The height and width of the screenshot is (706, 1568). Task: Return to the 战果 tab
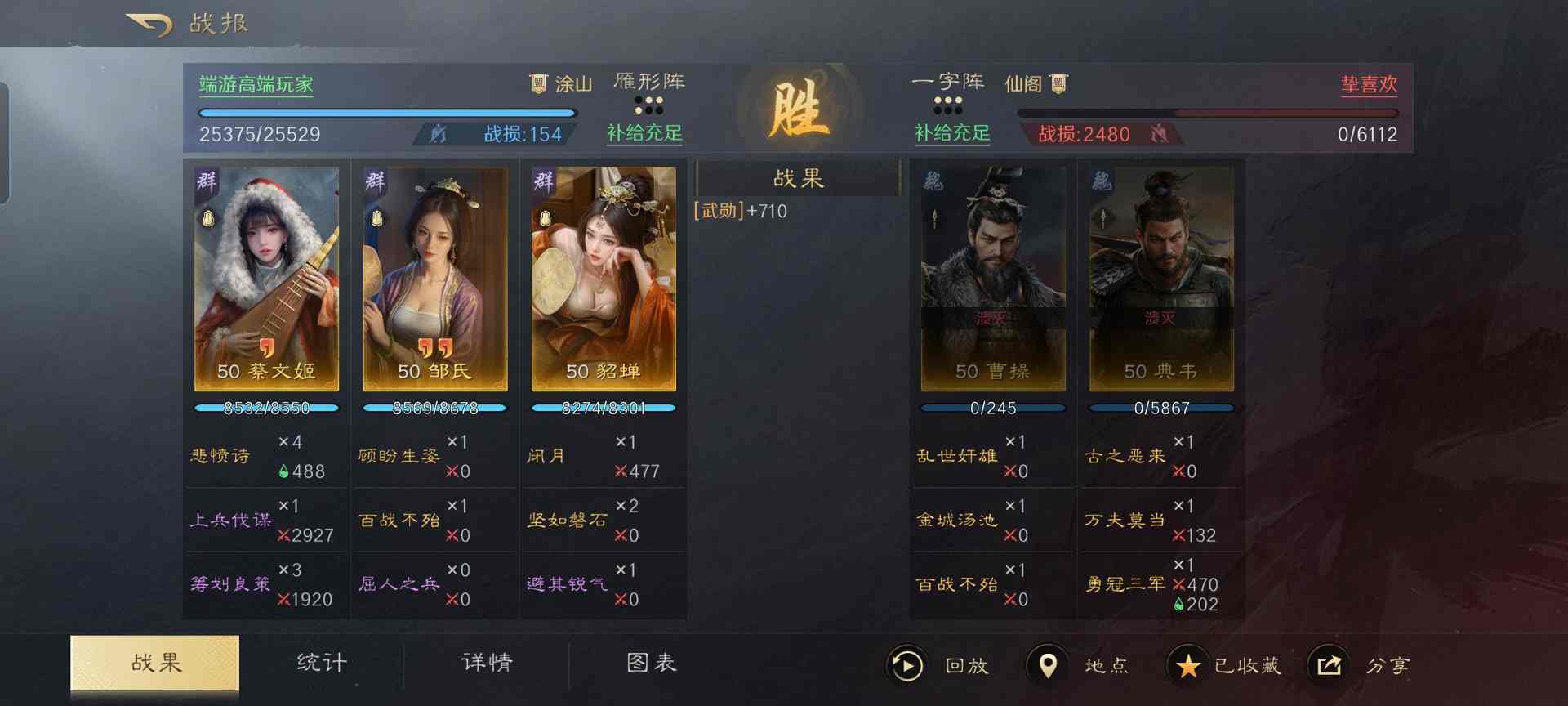coord(154,664)
